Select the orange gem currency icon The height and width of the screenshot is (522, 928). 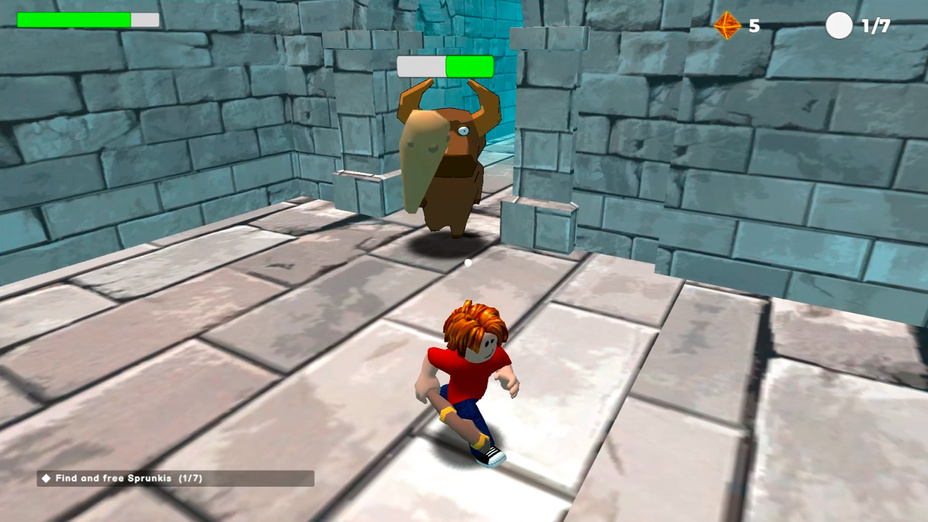pos(727,26)
